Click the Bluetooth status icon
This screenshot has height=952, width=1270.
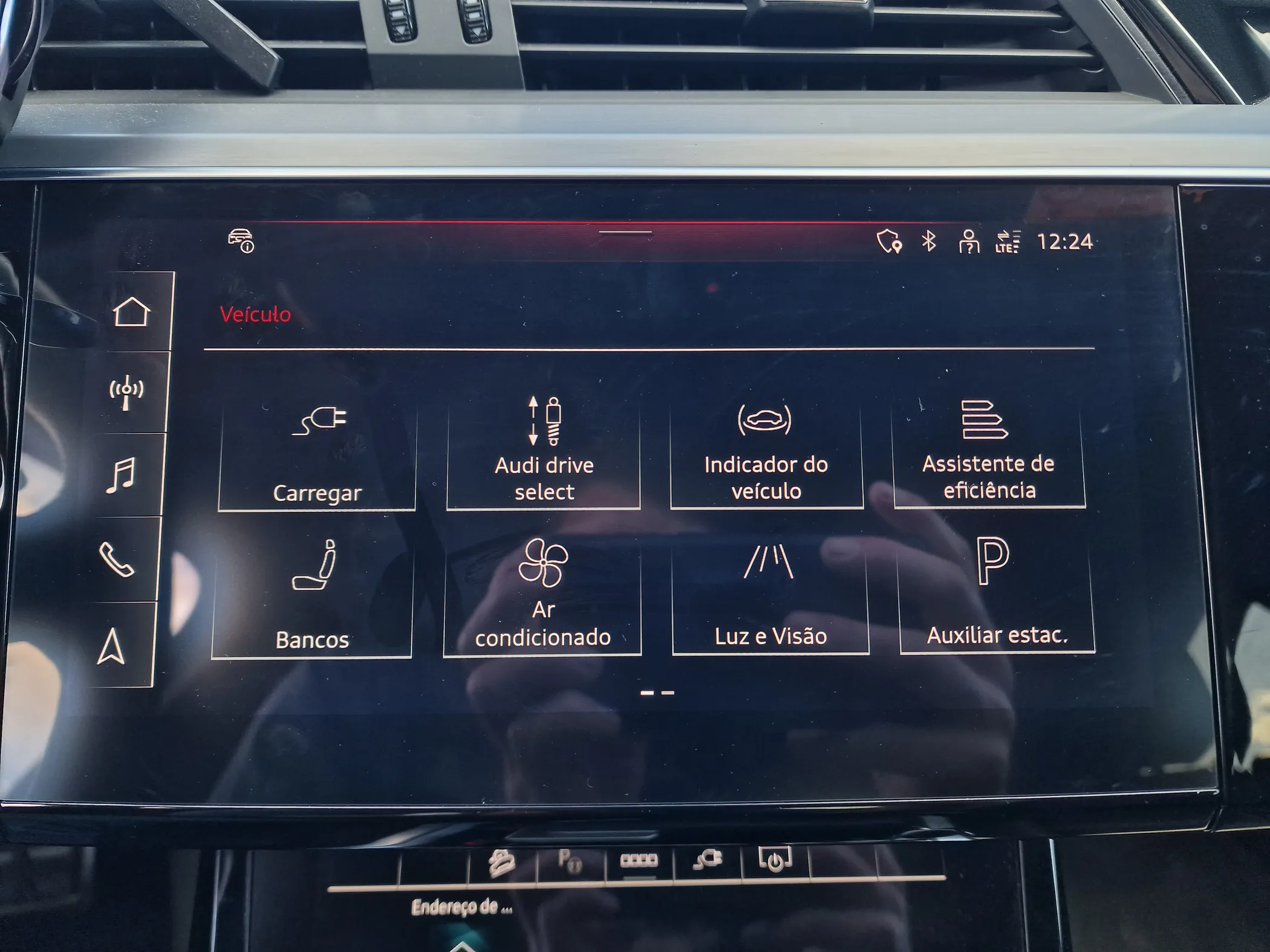click(928, 241)
